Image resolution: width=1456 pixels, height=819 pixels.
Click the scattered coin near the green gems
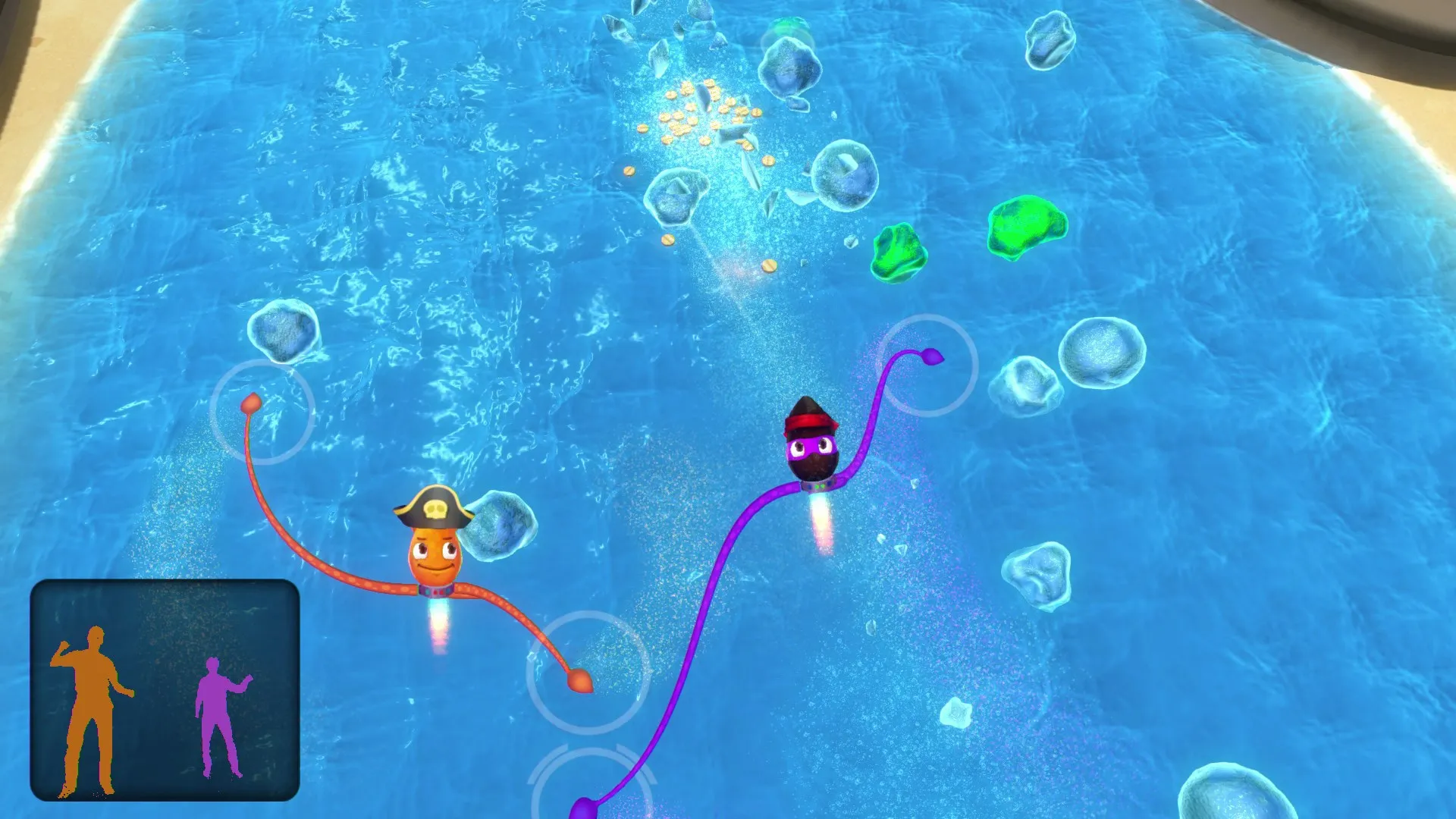(x=769, y=265)
